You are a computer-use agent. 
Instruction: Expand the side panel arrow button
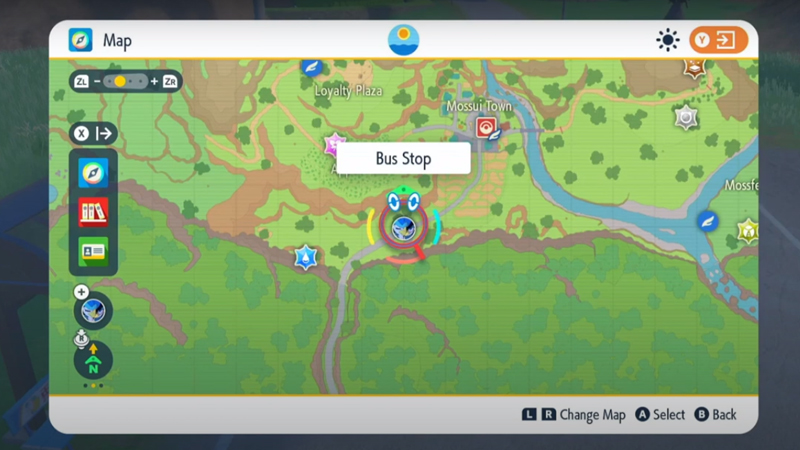pos(93,134)
